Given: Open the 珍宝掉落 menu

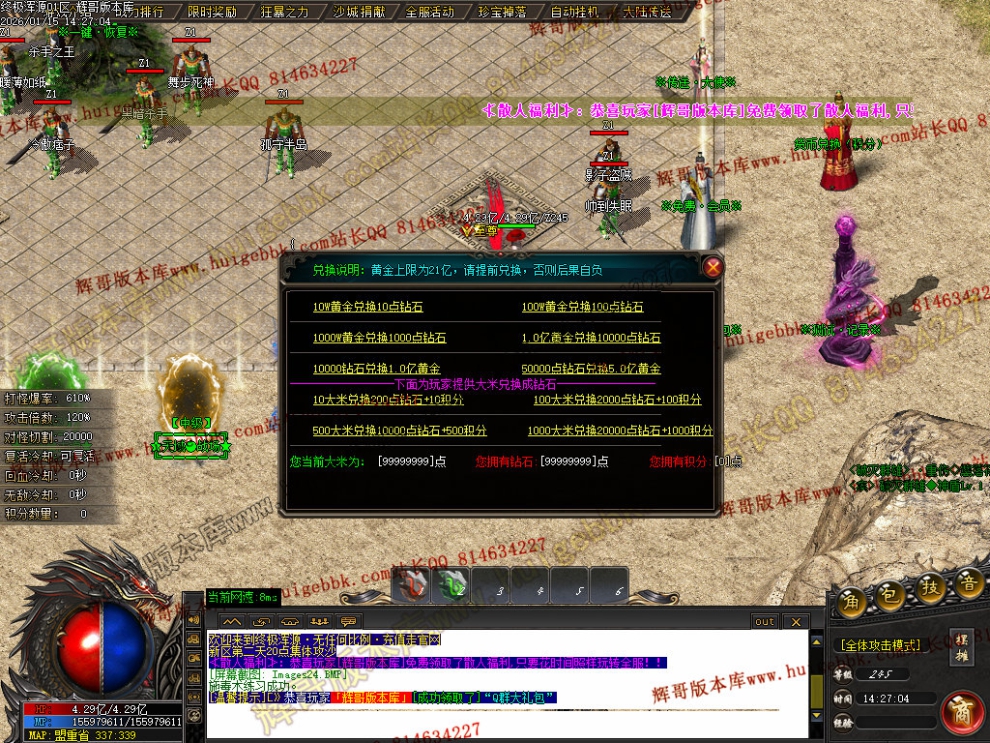Looking at the screenshot, I should tap(503, 12).
